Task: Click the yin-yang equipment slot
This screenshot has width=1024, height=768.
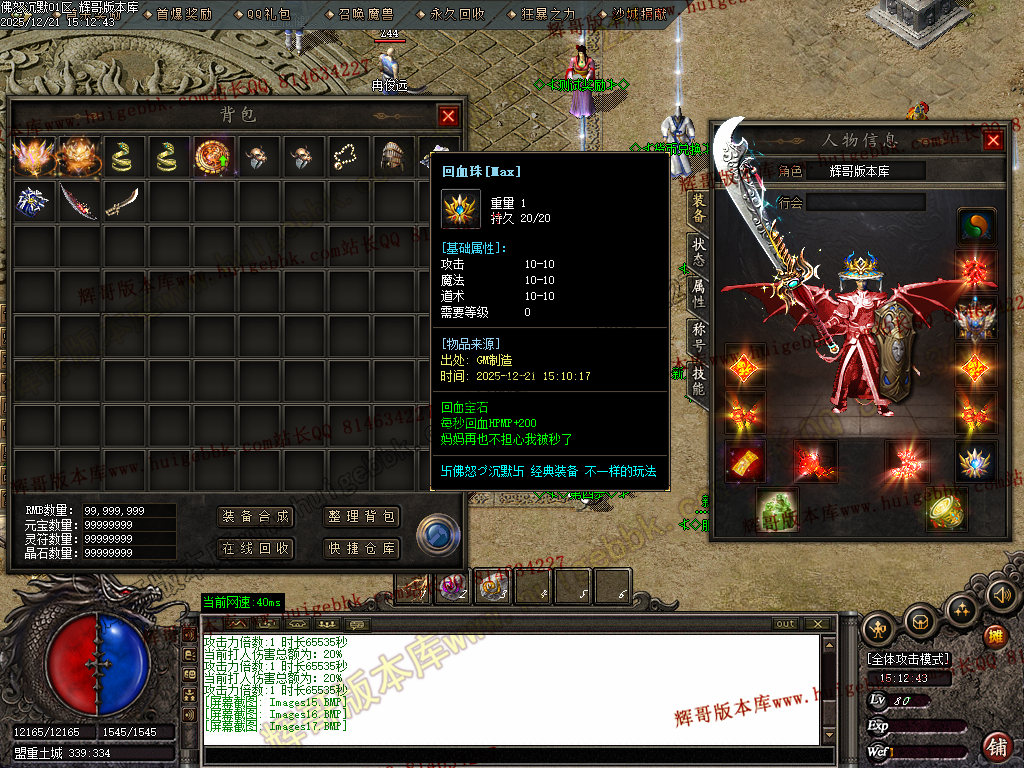Action: [976, 227]
